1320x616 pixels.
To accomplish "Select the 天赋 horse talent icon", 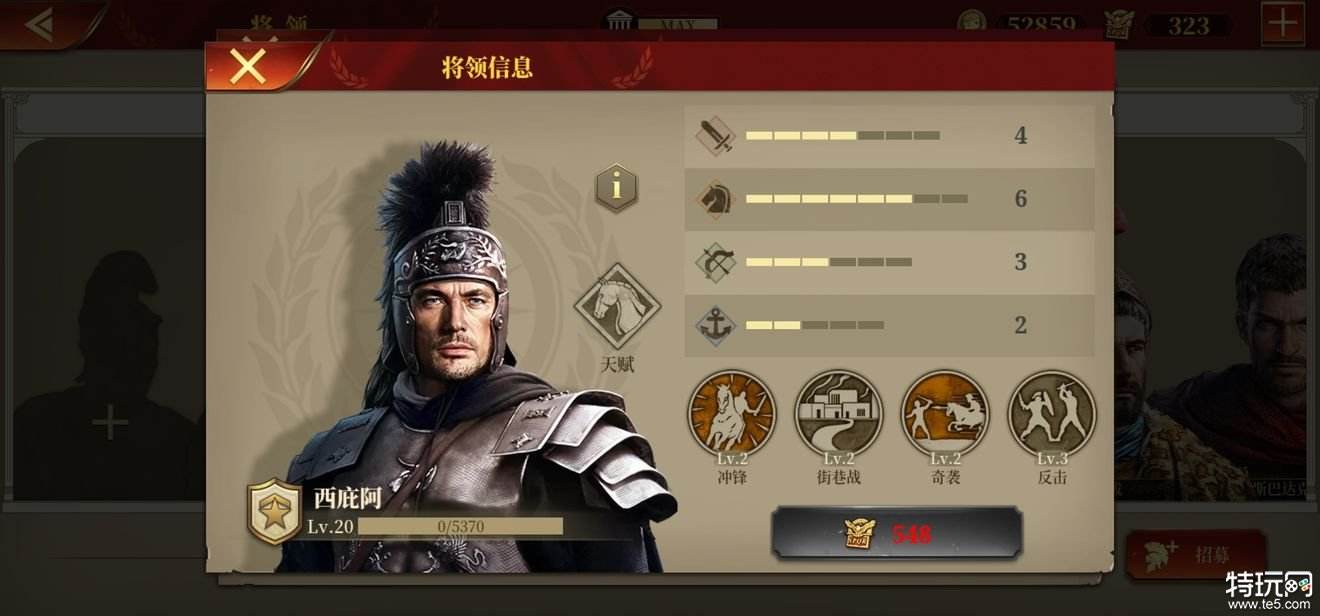I will pos(617,306).
